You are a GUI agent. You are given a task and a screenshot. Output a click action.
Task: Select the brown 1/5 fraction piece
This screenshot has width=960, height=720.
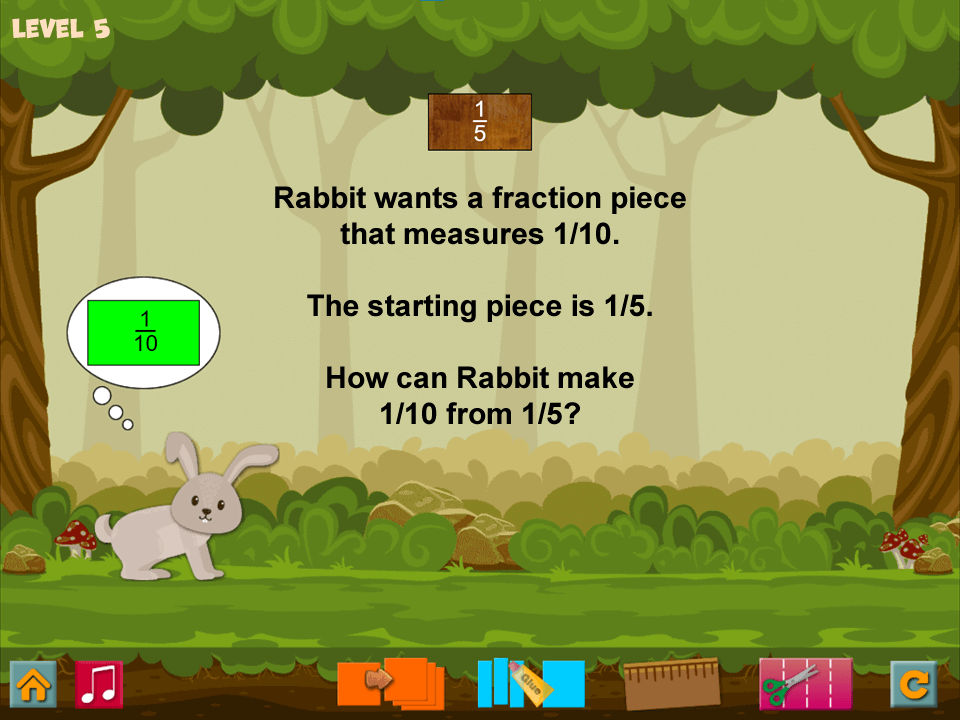(x=480, y=122)
